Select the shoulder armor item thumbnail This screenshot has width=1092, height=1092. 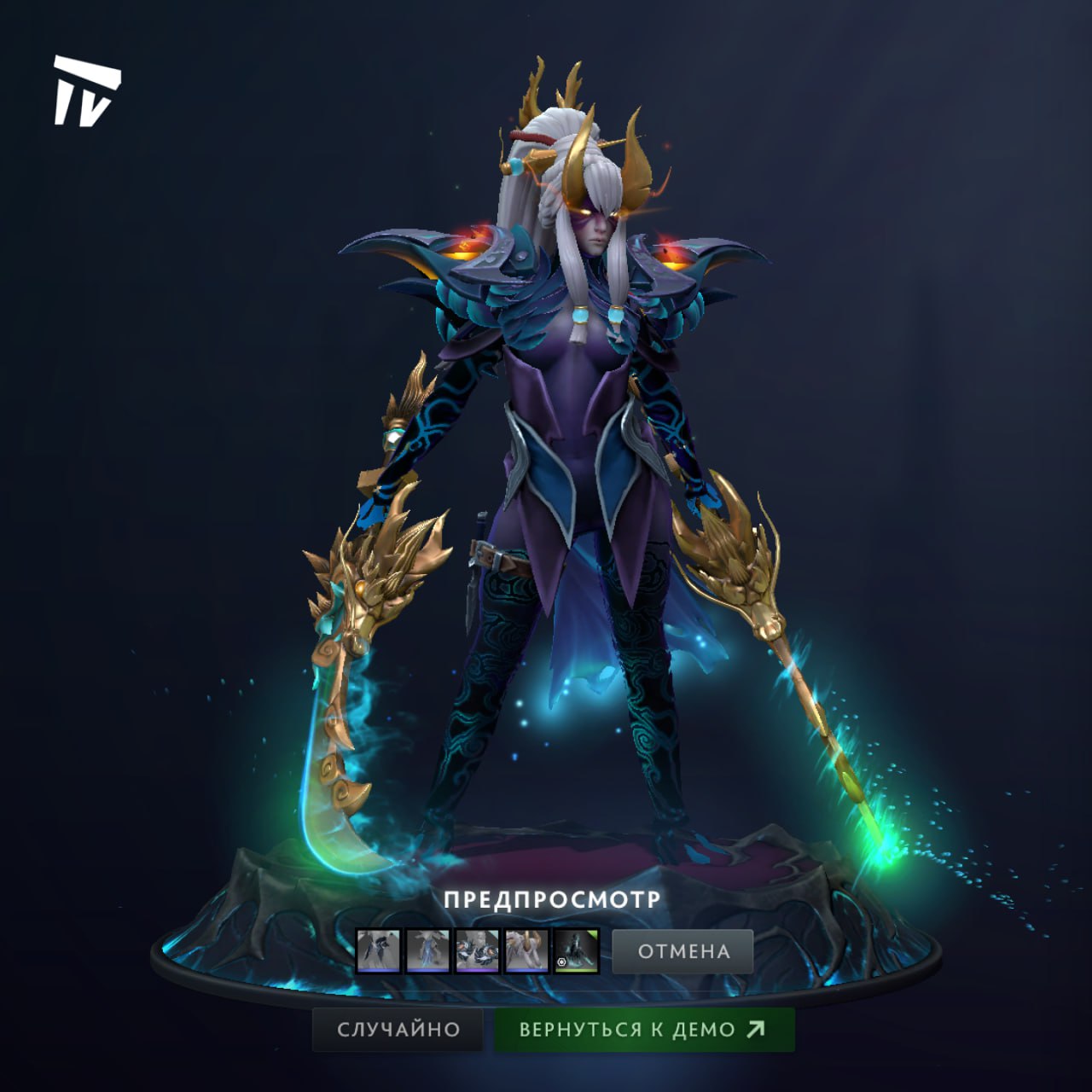pos(477,951)
